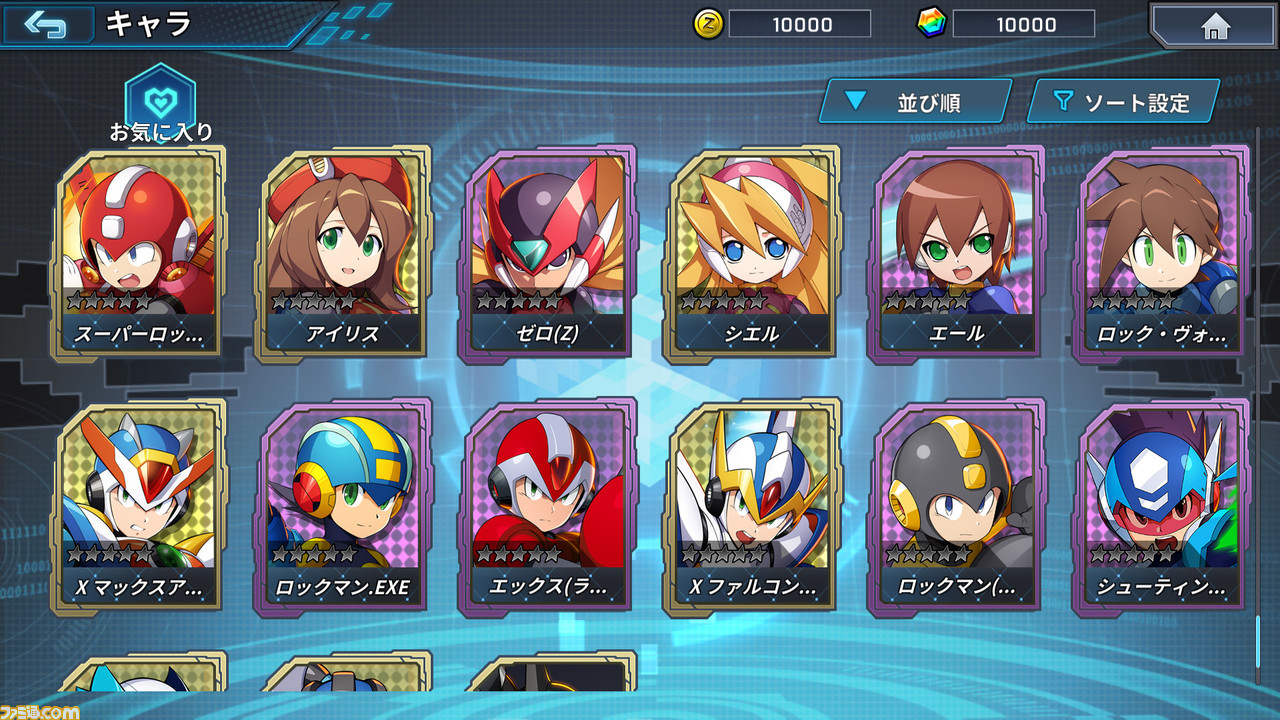Select the black-helmet ロックマン character card
Viewport: 1280px width, 720px height.
956,508
